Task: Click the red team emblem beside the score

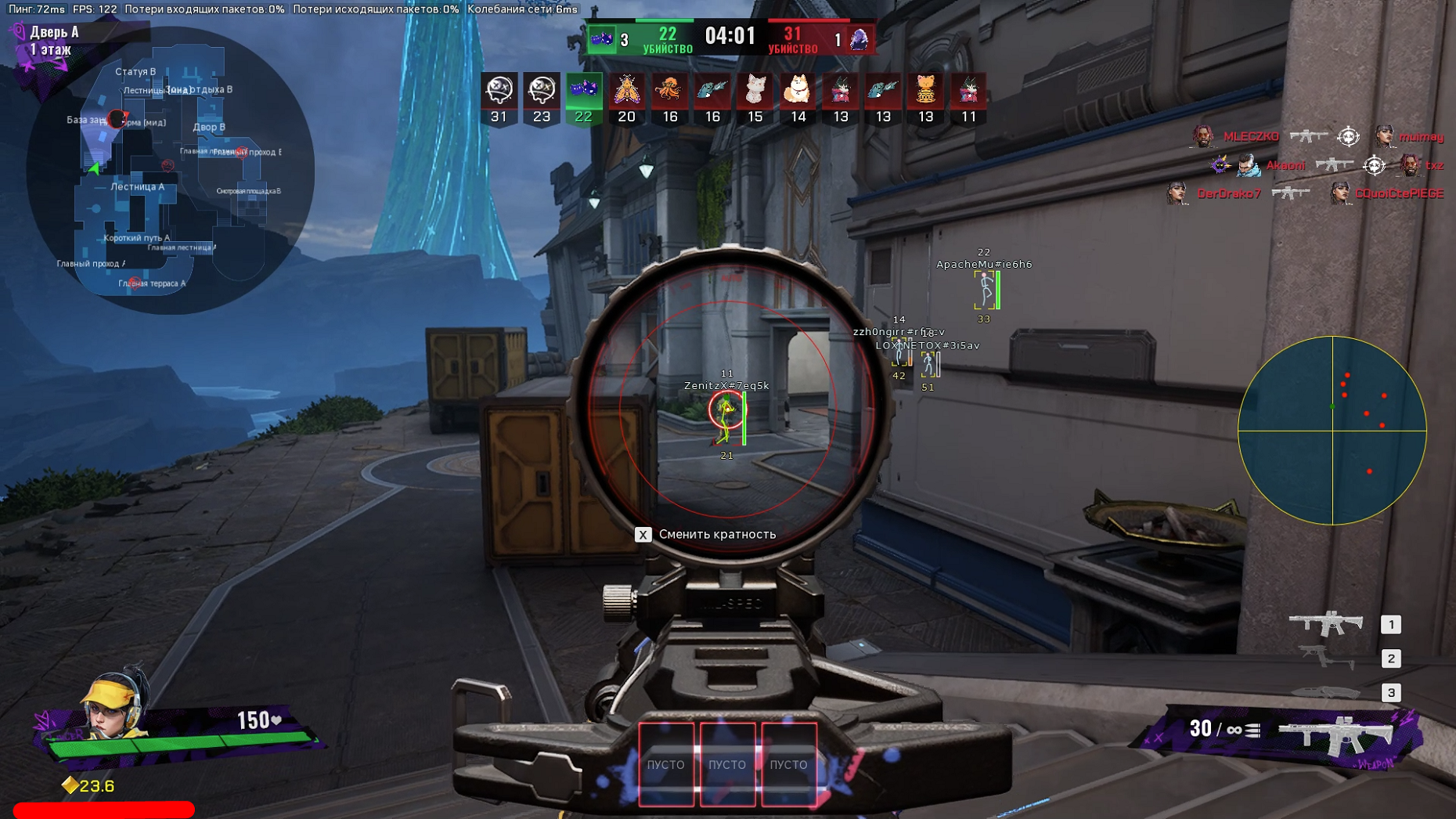Action: (860, 38)
